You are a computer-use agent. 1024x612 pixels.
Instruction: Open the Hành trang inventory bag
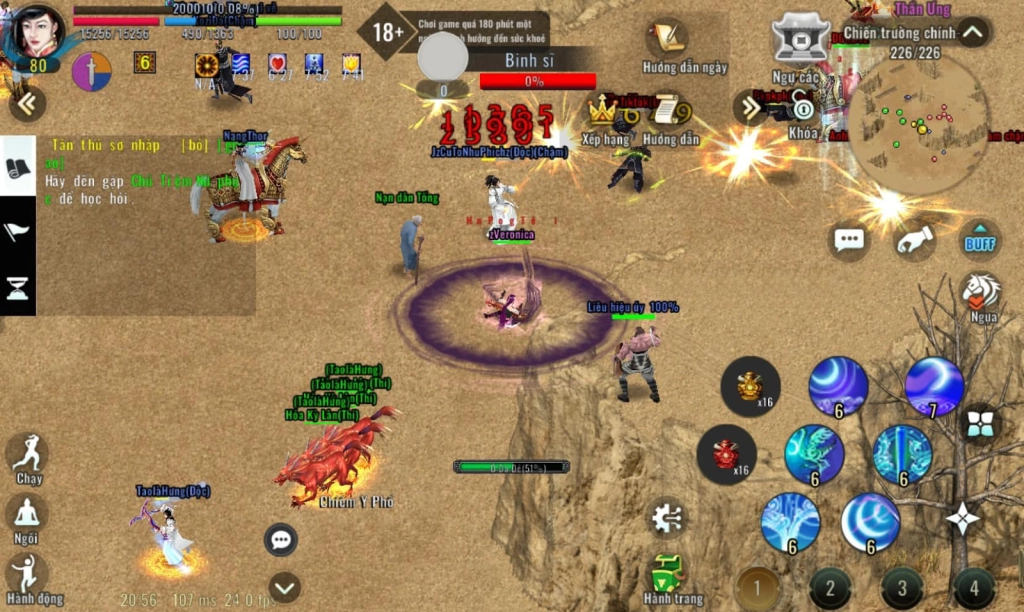(666, 573)
